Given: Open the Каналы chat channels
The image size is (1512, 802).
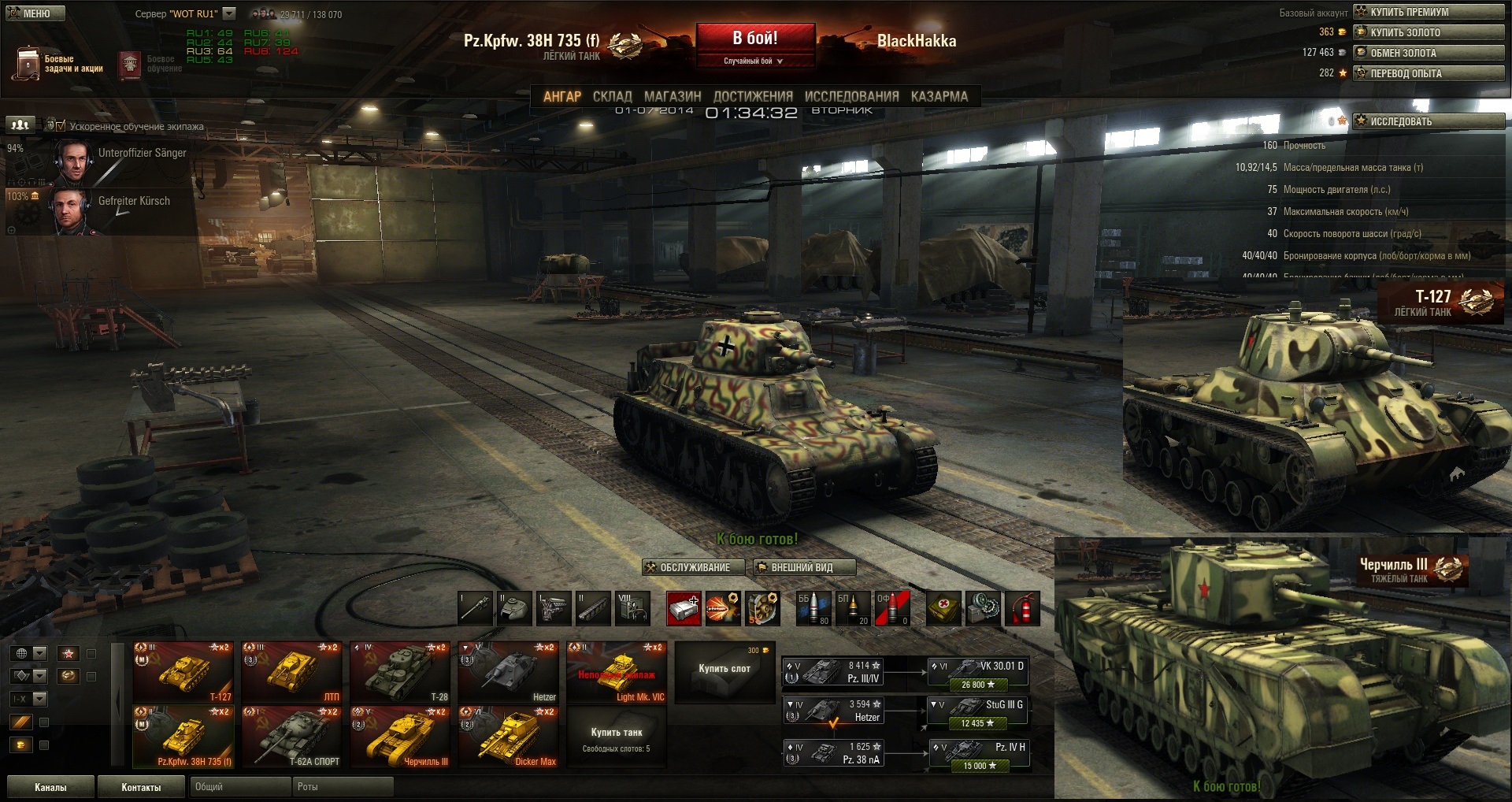Looking at the screenshot, I should tap(50, 787).
